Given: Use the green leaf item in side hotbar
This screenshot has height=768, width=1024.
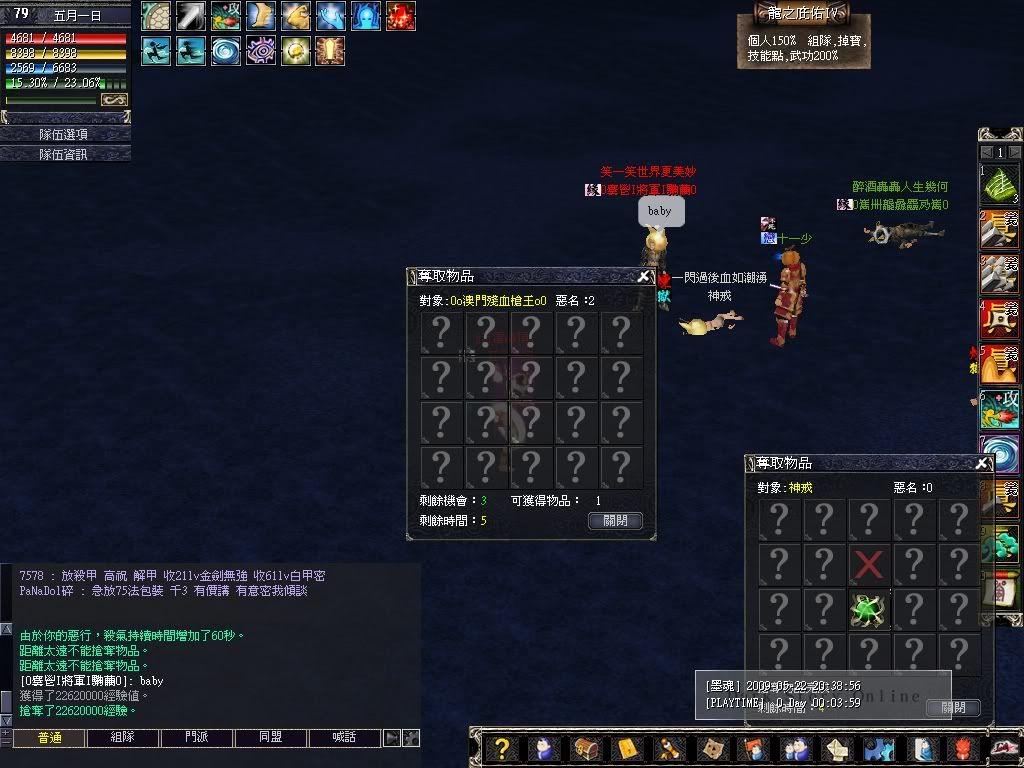Looking at the screenshot, I should coord(999,186).
